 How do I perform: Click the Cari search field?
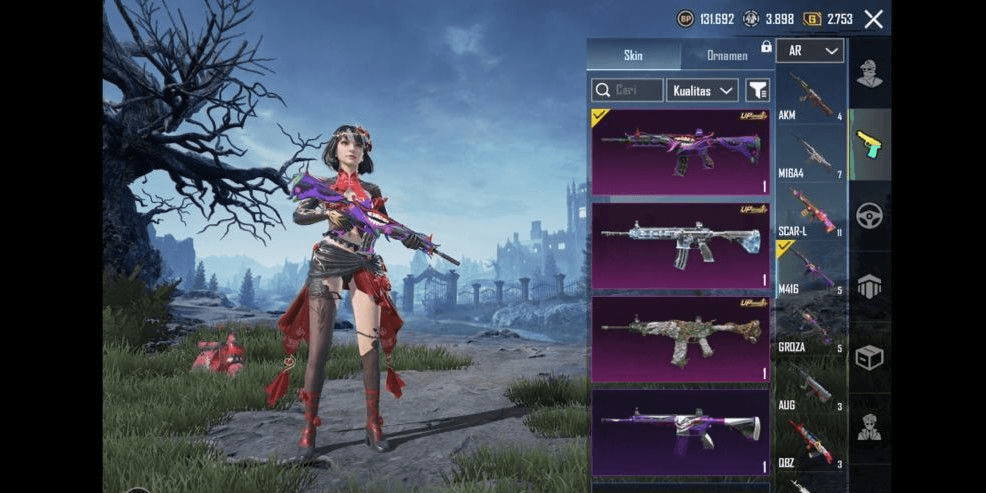point(627,90)
